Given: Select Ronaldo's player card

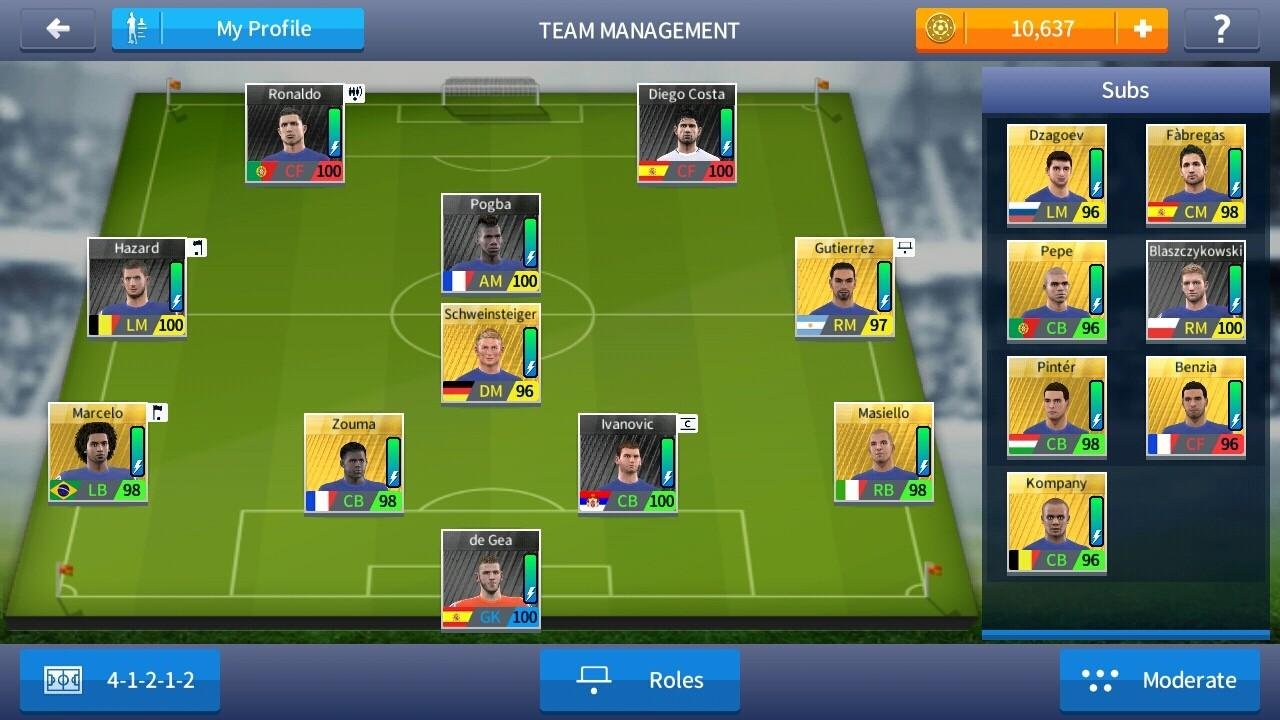Looking at the screenshot, I should click(295, 133).
